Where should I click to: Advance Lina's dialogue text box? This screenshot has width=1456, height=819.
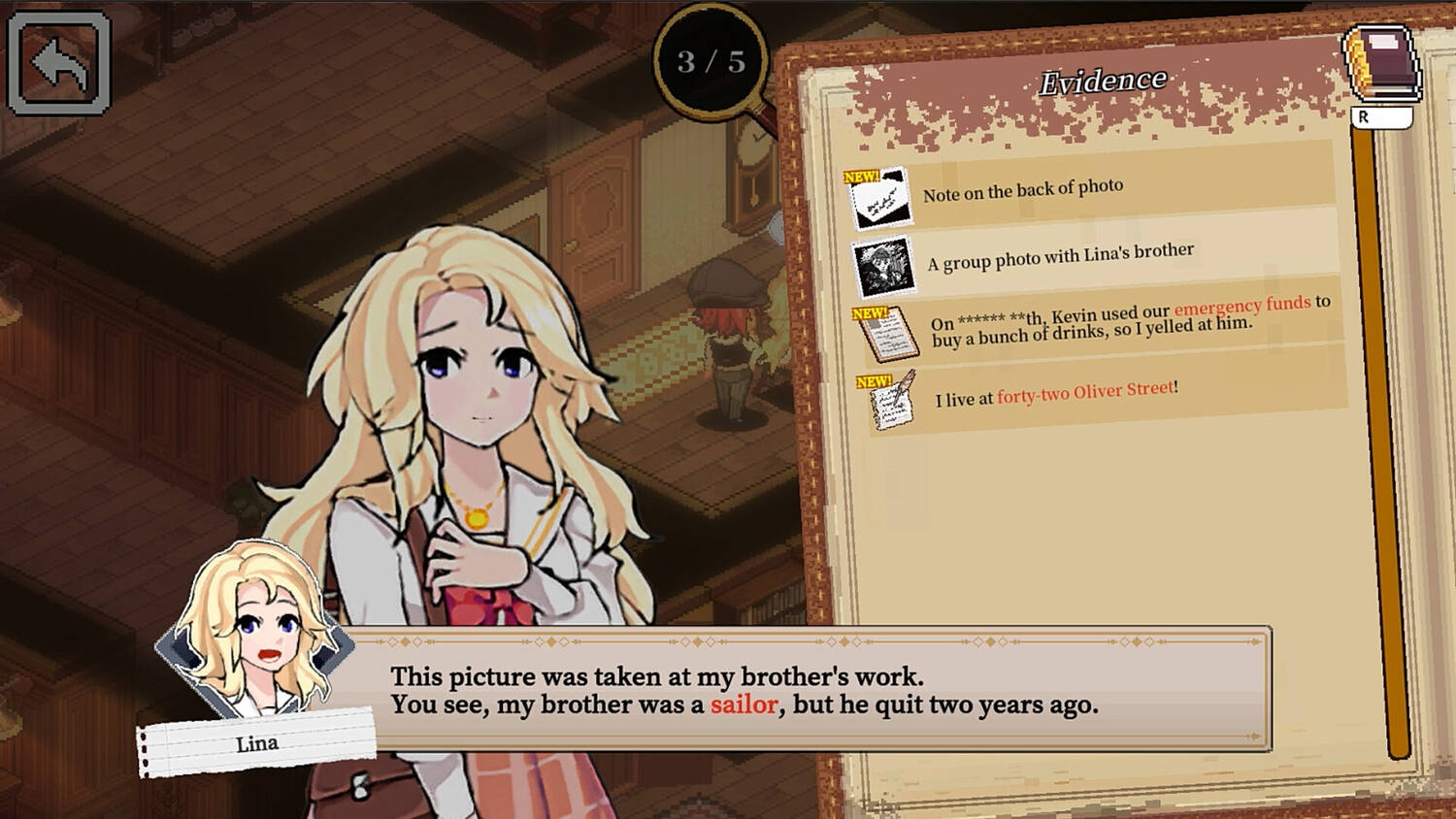(x=806, y=690)
